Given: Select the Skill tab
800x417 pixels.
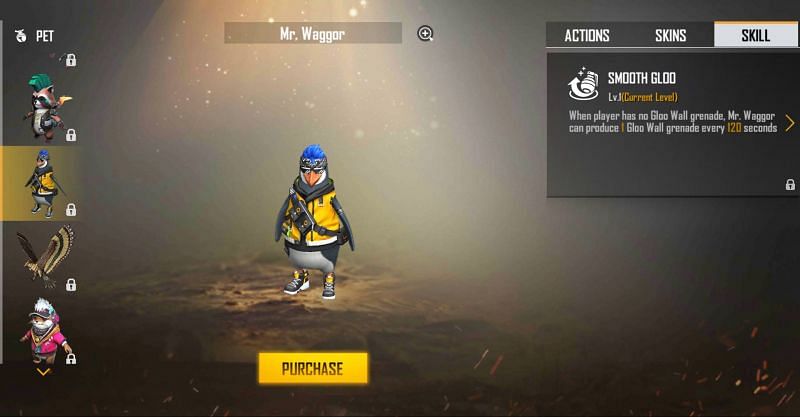Looking at the screenshot, I should (755, 35).
